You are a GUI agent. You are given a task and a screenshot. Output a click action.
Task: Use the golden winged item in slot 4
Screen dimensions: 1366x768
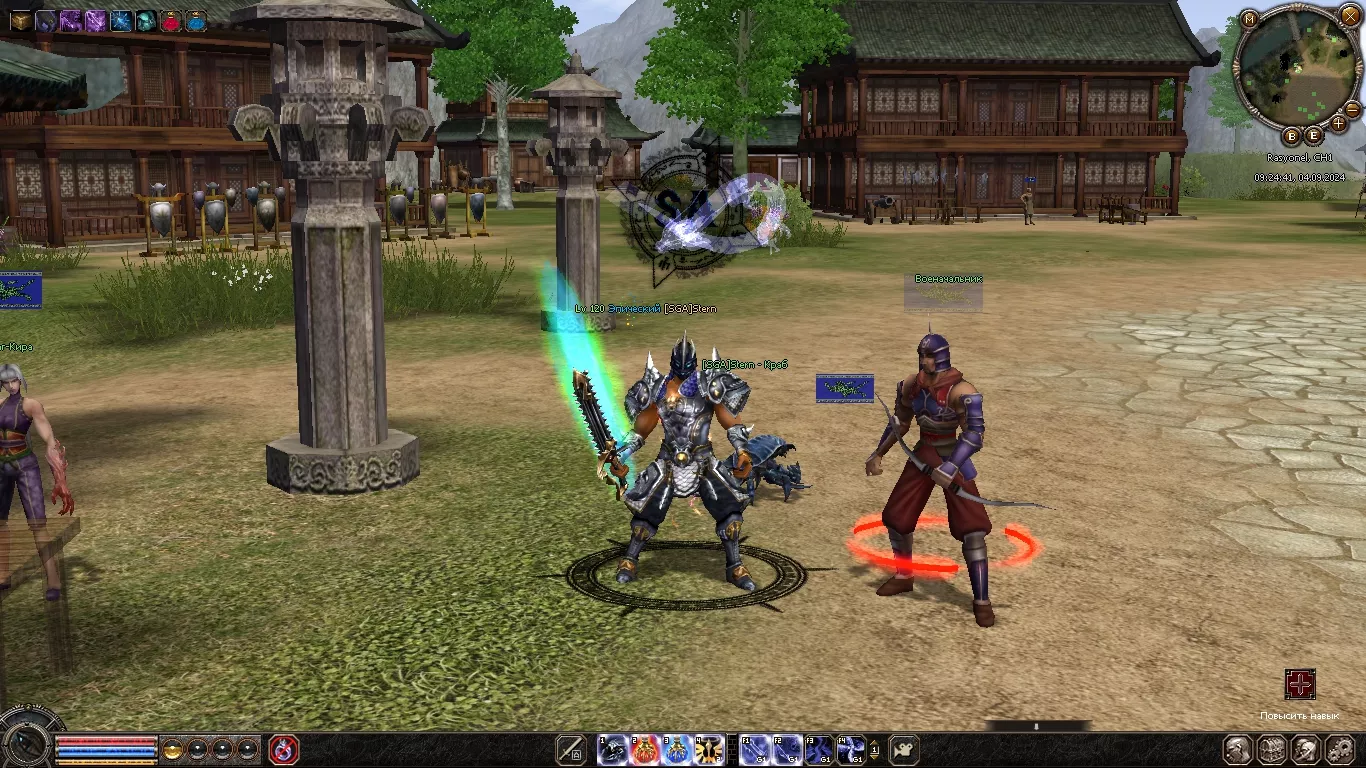point(709,749)
